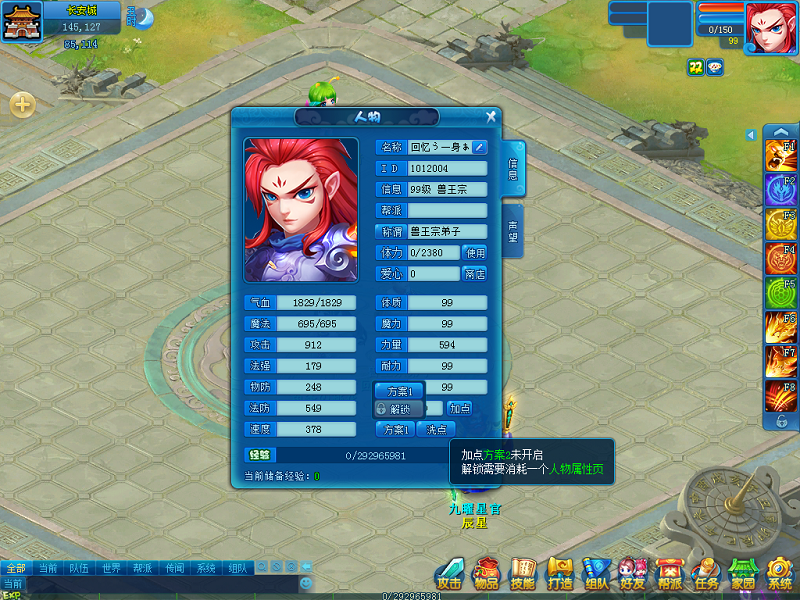
Task: Activate the F5 green turtle skill
Action: pos(780,293)
